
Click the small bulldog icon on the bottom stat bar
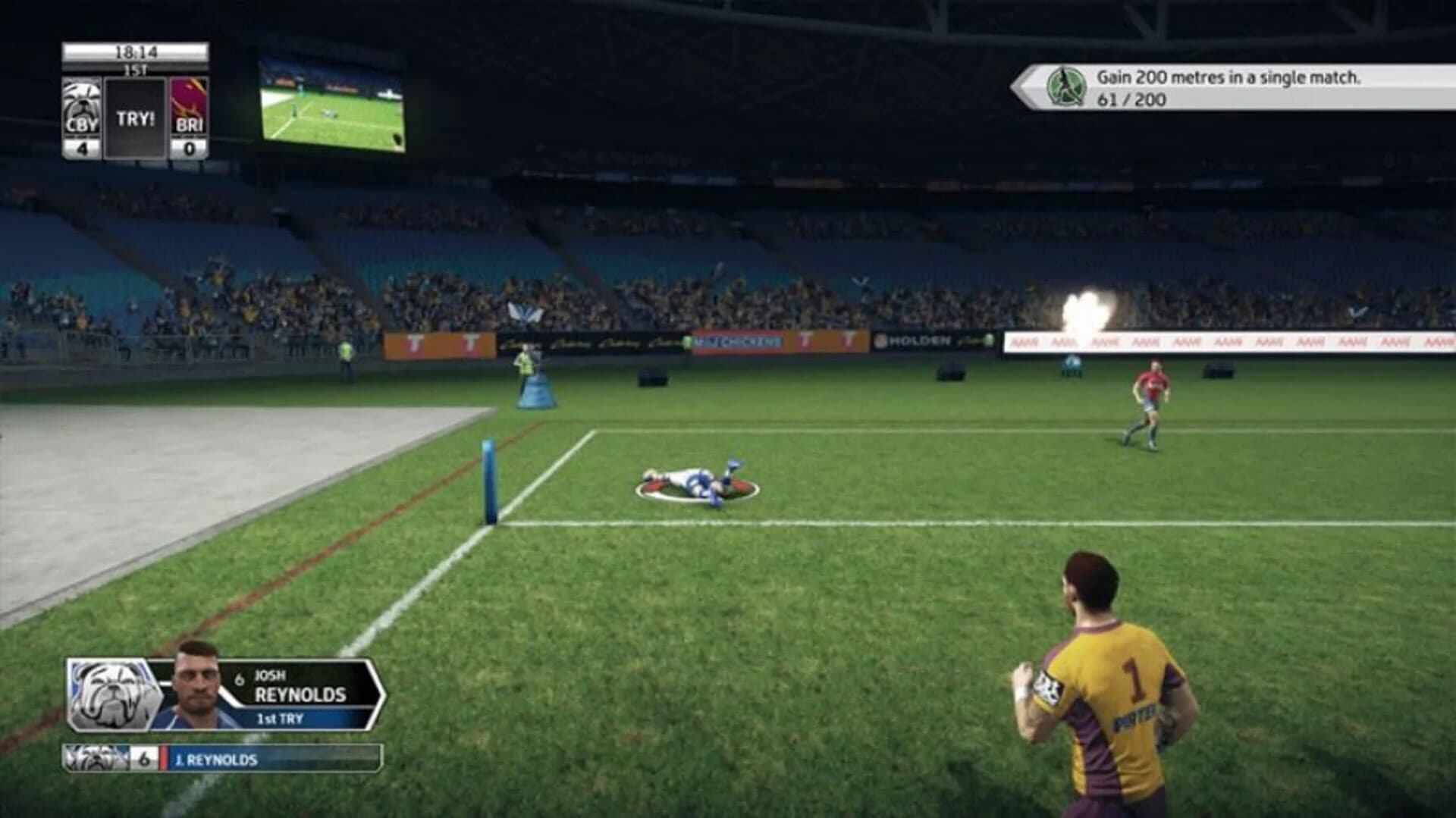pos(95,758)
